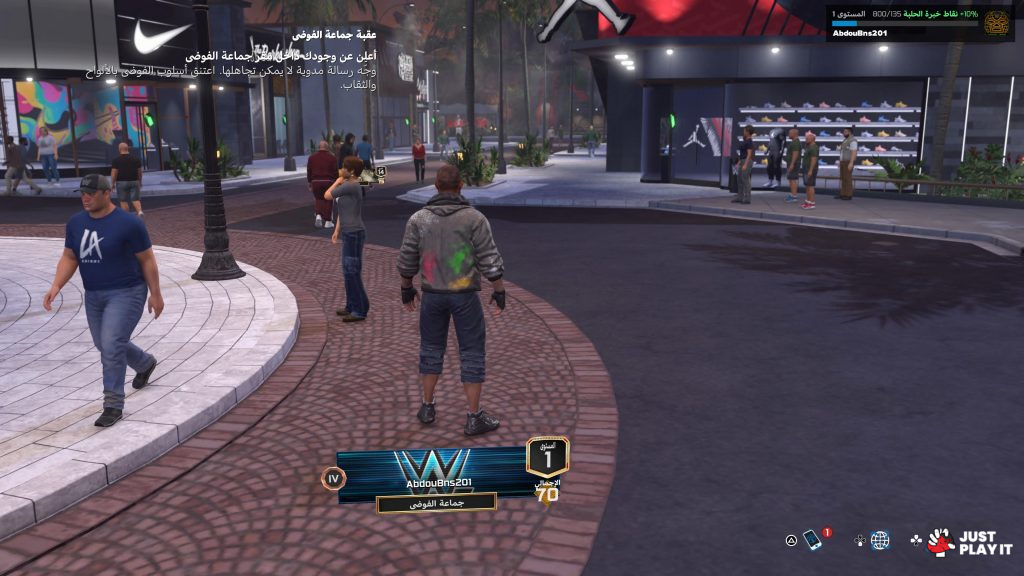Select the gold-framed faction title plate
The height and width of the screenshot is (576, 1024).
click(436, 503)
